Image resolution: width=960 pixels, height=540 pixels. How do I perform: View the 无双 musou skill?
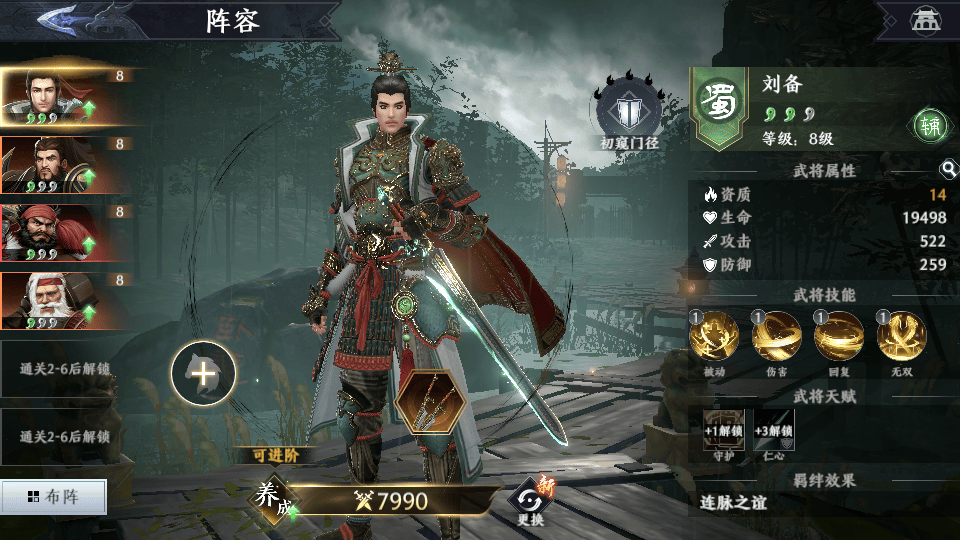coord(901,337)
